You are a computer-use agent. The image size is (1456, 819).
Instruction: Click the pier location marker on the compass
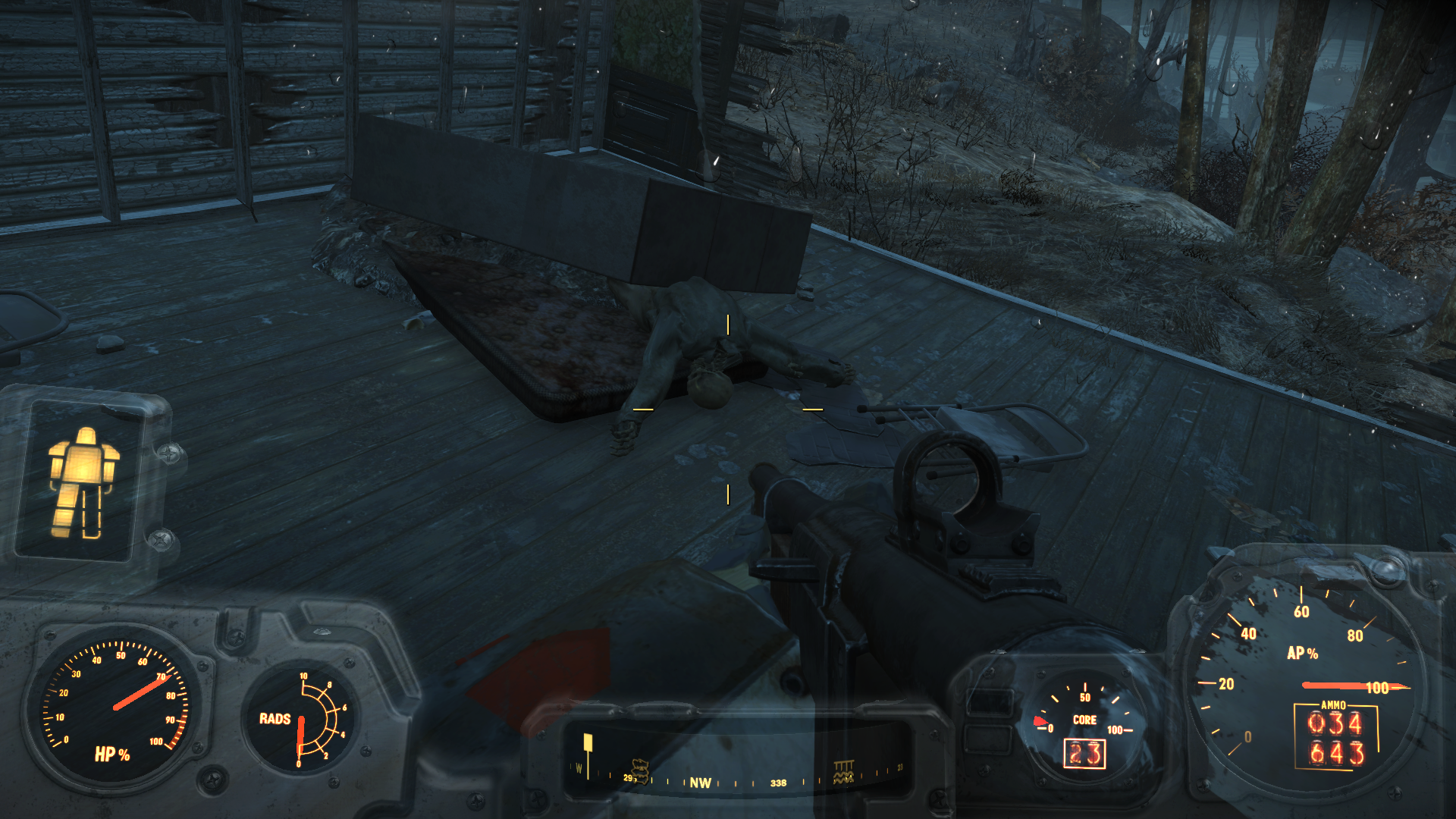point(843,771)
